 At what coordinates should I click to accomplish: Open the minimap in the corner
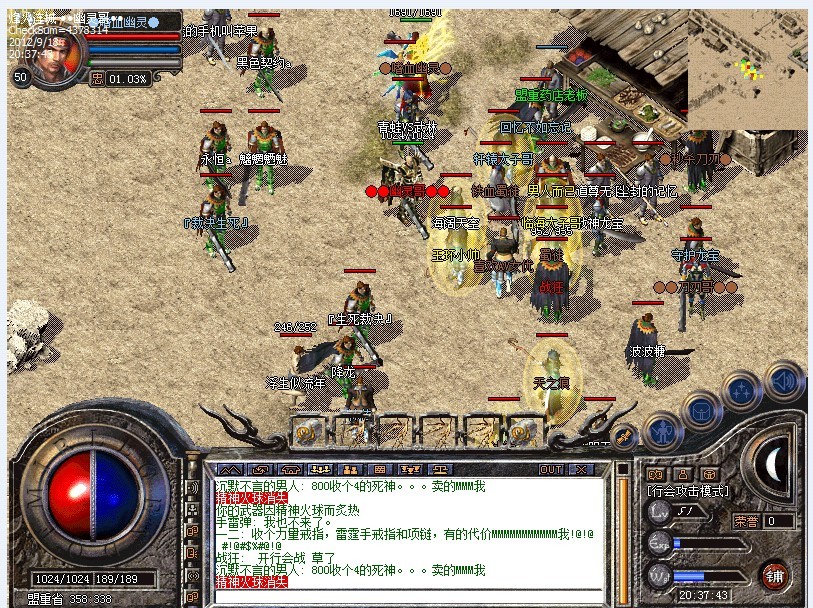pos(747,68)
